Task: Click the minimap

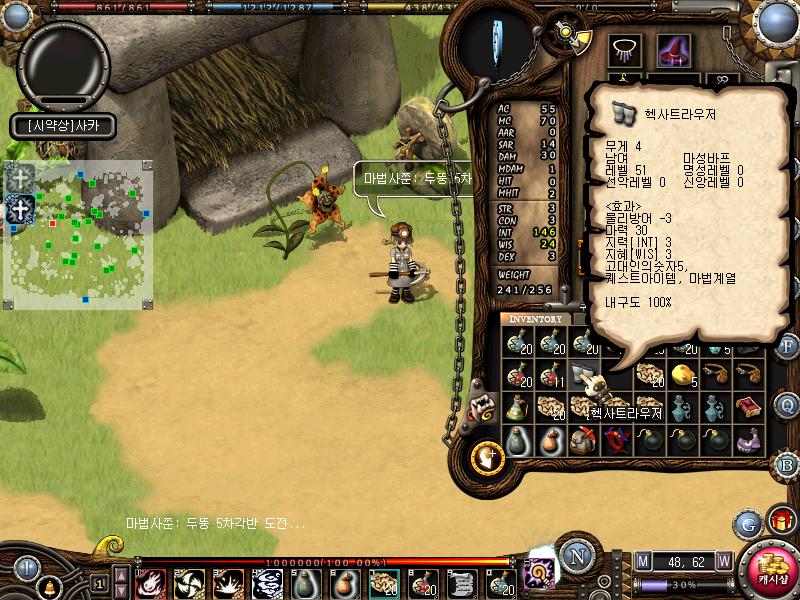Action: (78, 235)
